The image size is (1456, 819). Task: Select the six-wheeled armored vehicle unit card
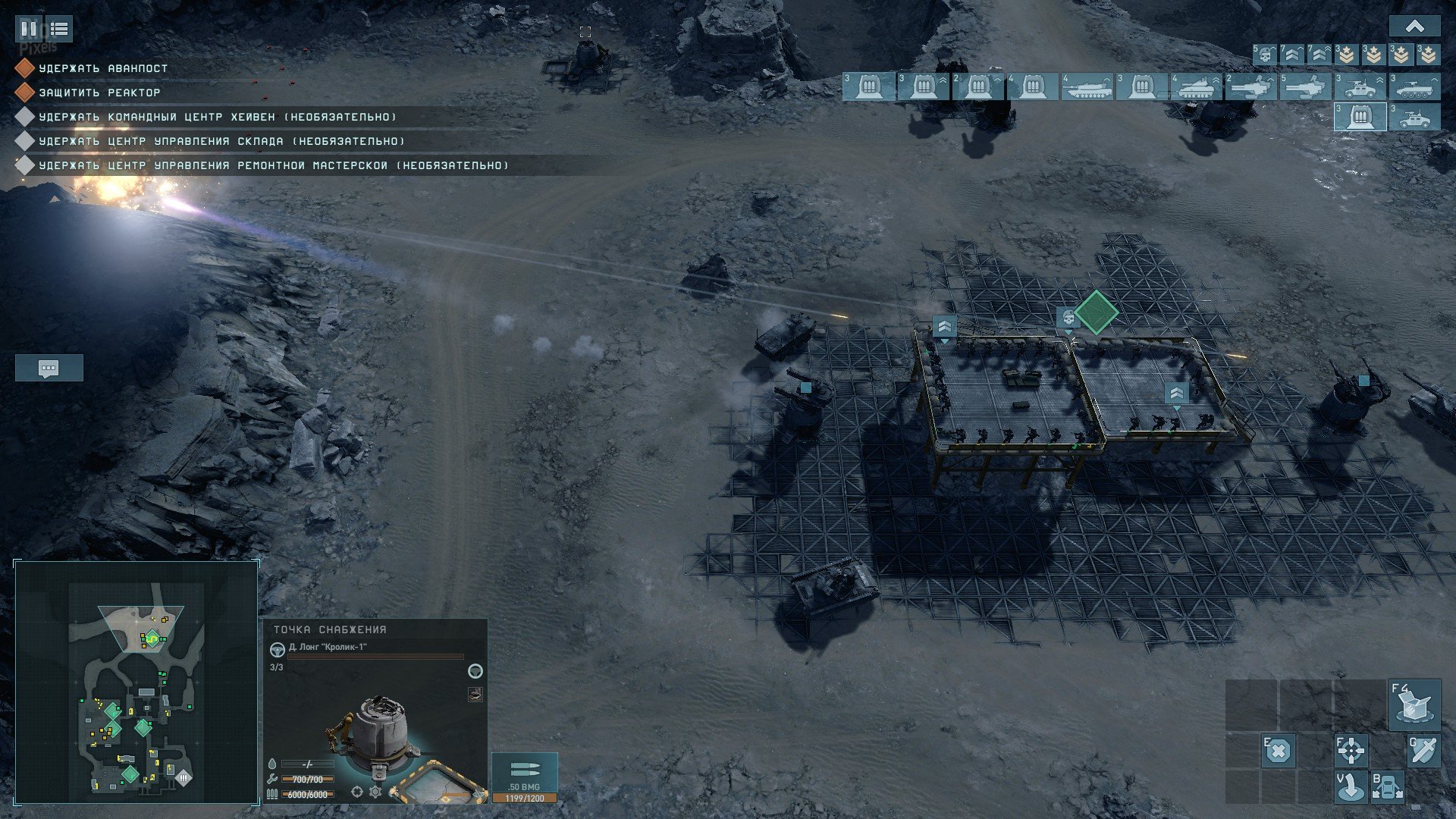tap(1414, 87)
